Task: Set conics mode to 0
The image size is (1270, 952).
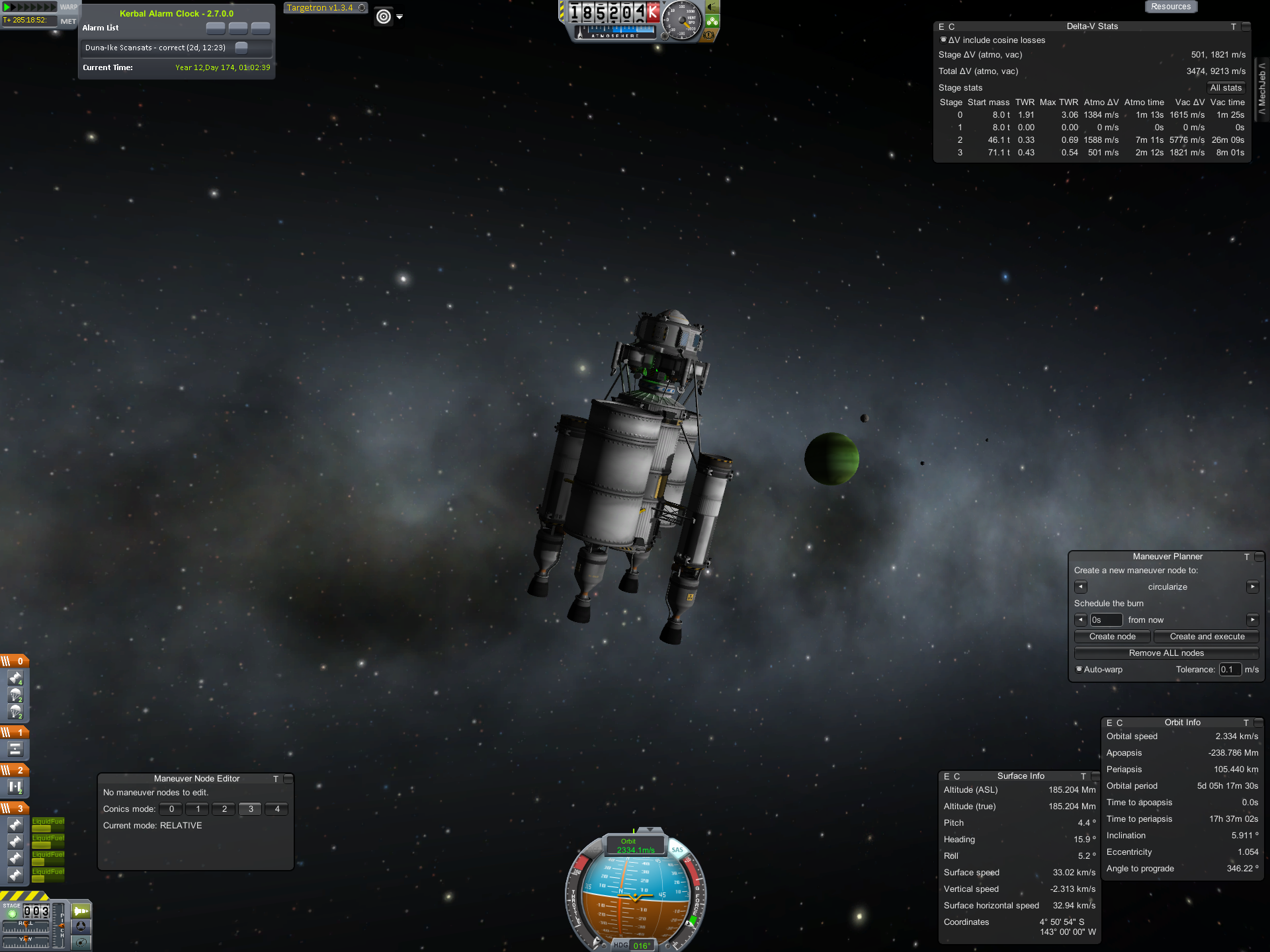Action: 171,809
